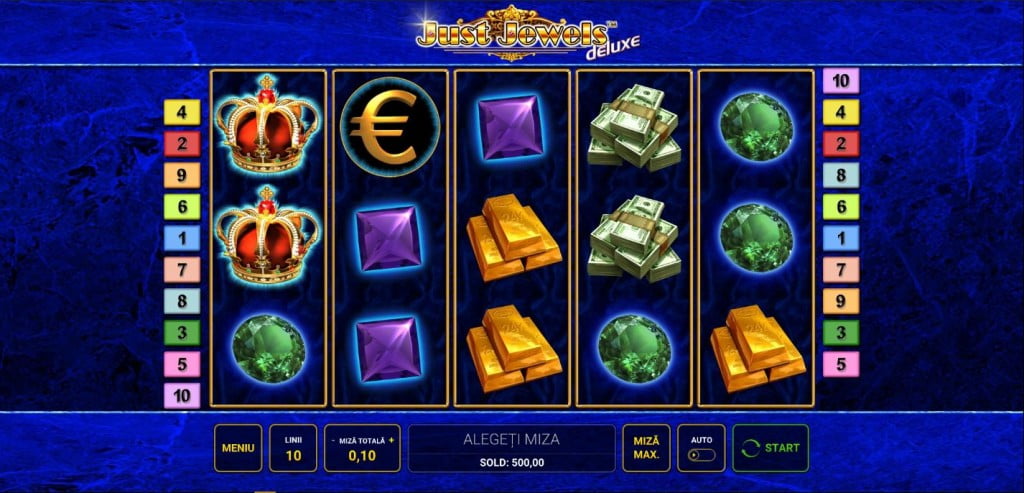
Task: Select the LINII paylines box
Action: coord(293,448)
